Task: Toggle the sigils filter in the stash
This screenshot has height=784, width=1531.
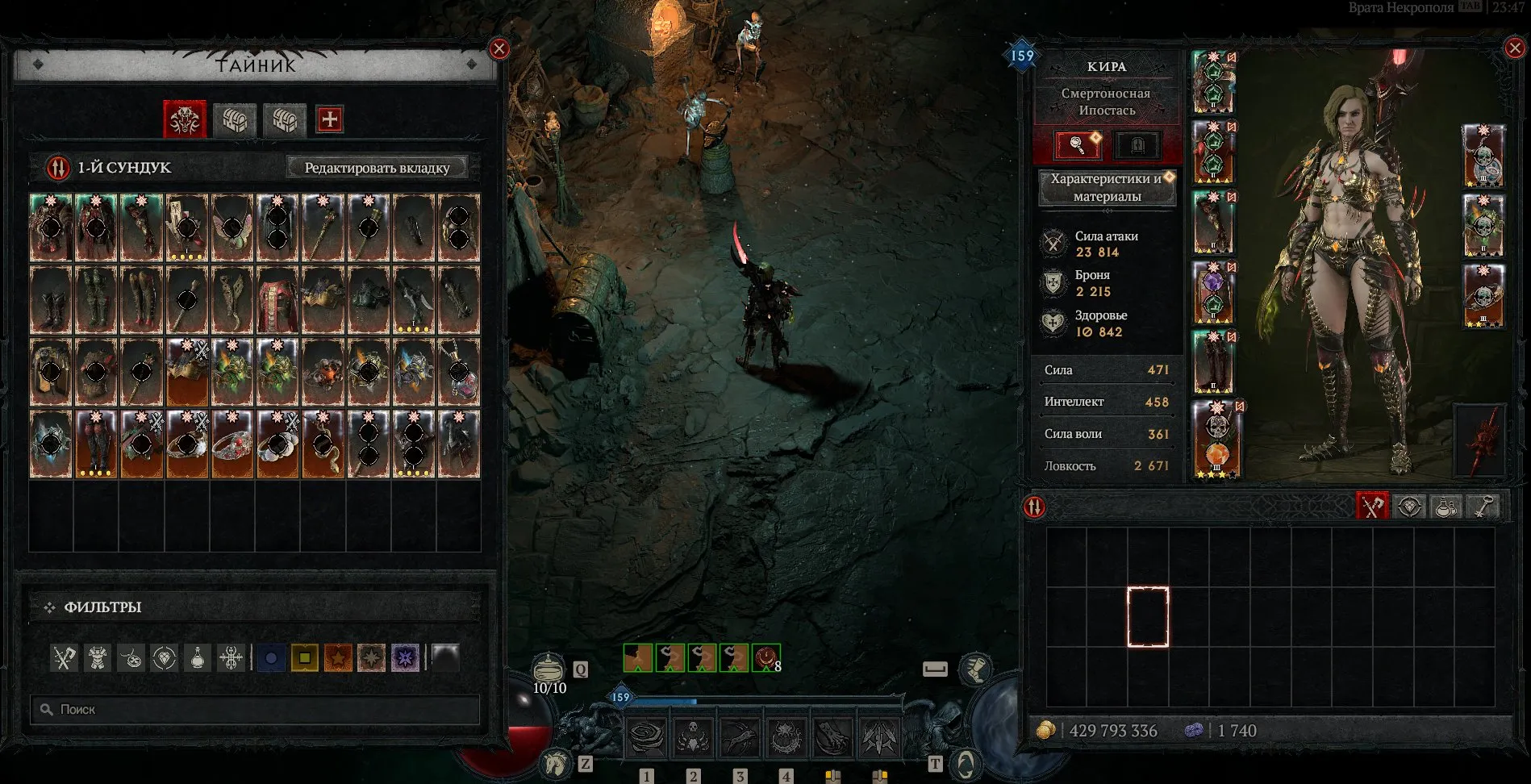Action: 231,659
